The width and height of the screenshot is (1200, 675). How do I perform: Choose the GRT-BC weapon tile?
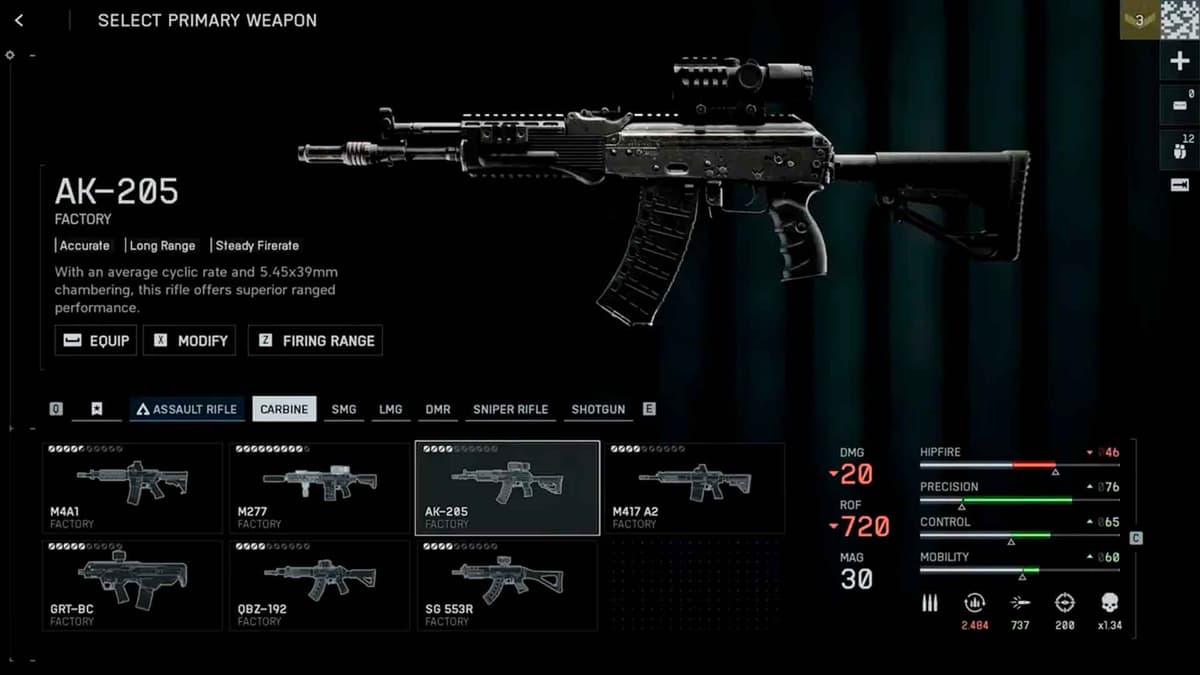132,585
